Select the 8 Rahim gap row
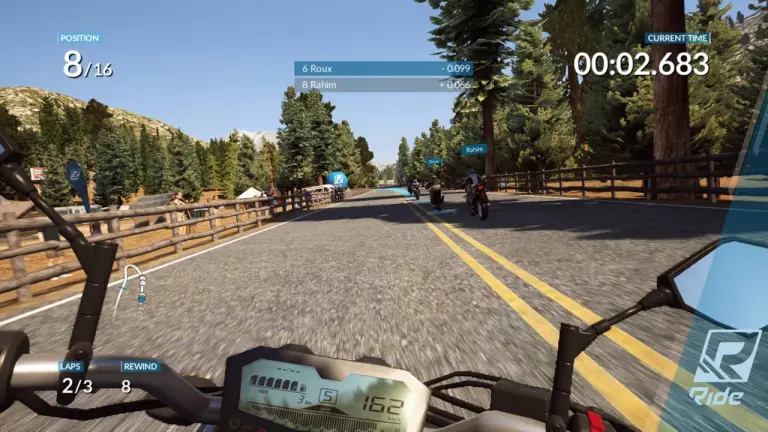The height and width of the screenshot is (432, 768). point(383,85)
